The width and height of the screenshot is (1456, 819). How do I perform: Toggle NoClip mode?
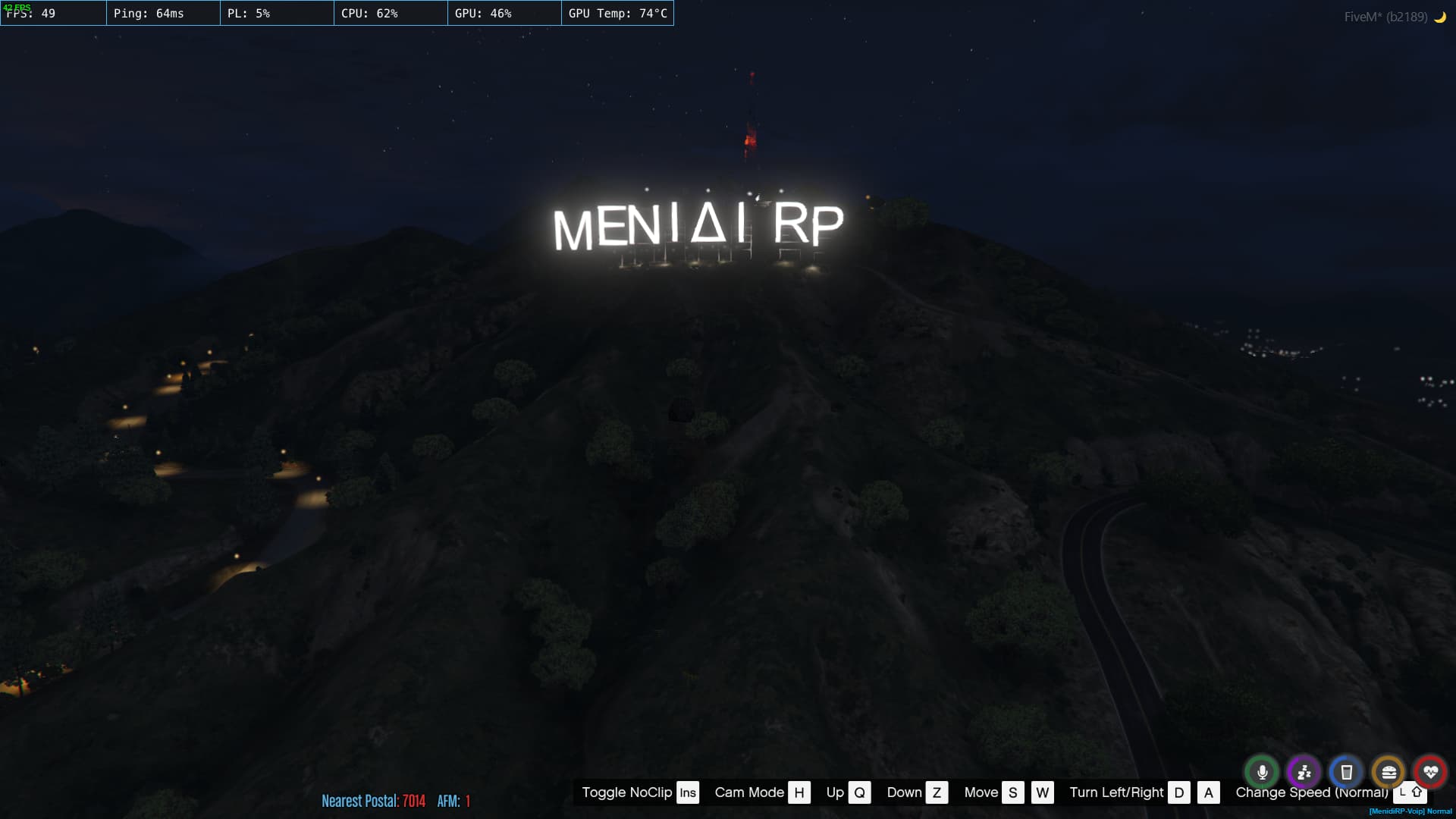tap(626, 792)
